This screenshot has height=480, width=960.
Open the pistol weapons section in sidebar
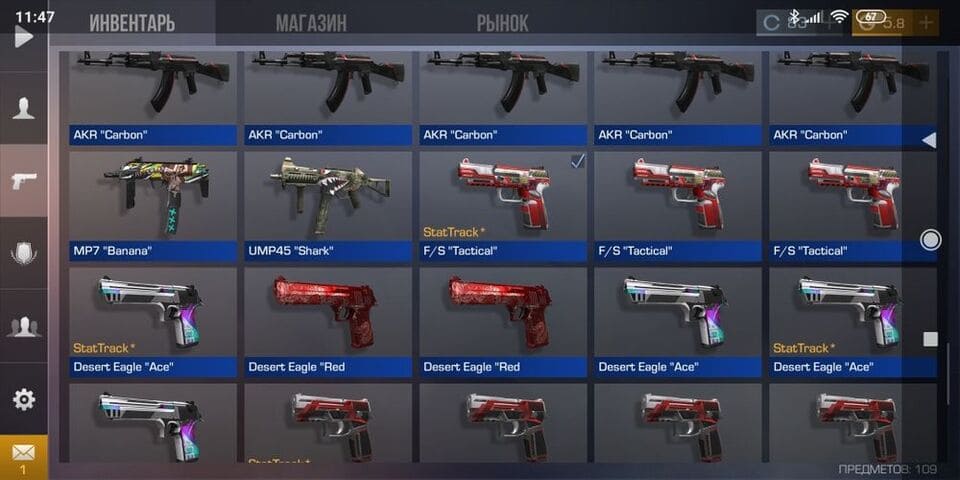pos(23,181)
